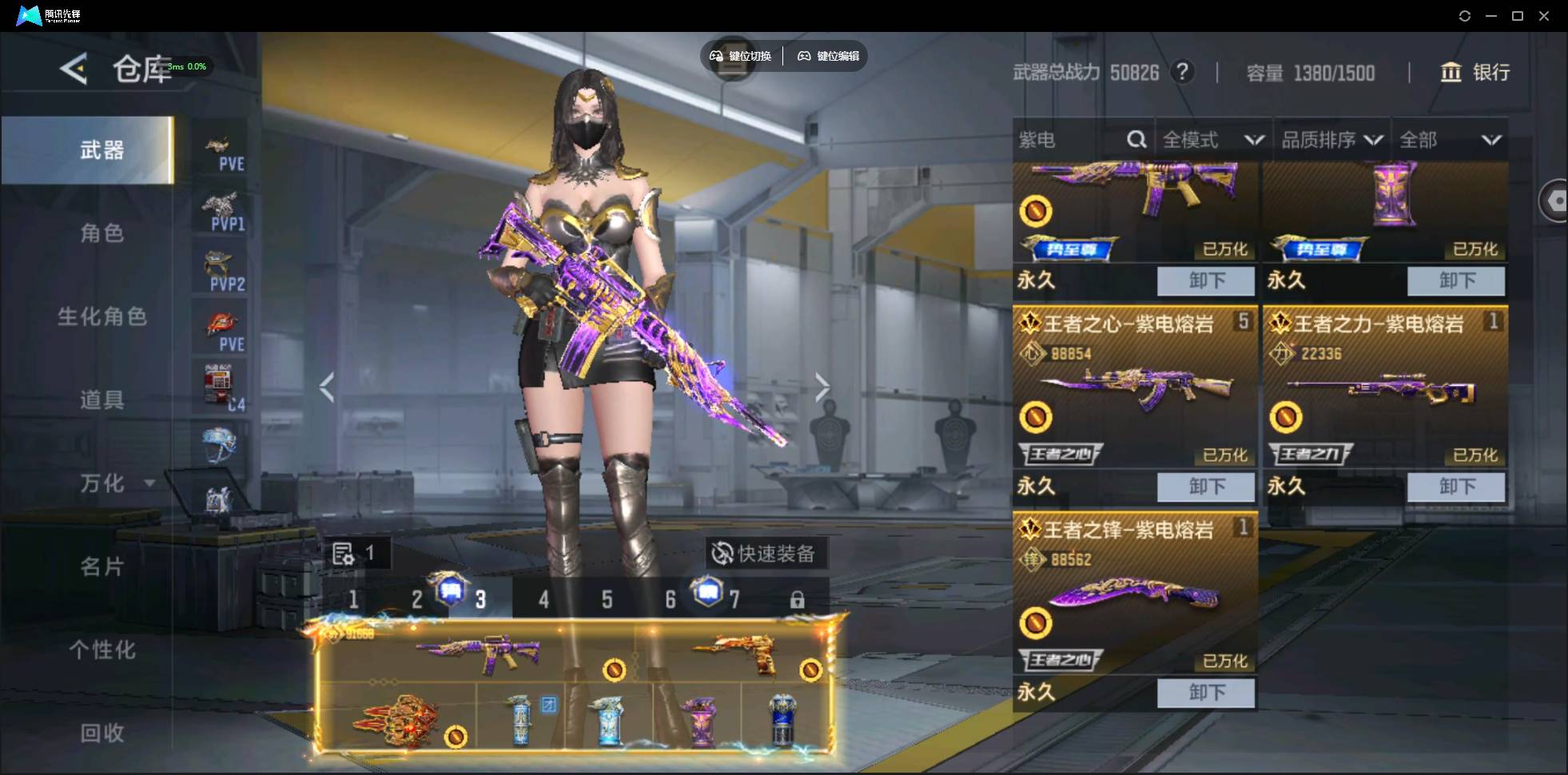Unequip 王者之心-紫电熔岩 with its 卸下 button

(1206, 487)
